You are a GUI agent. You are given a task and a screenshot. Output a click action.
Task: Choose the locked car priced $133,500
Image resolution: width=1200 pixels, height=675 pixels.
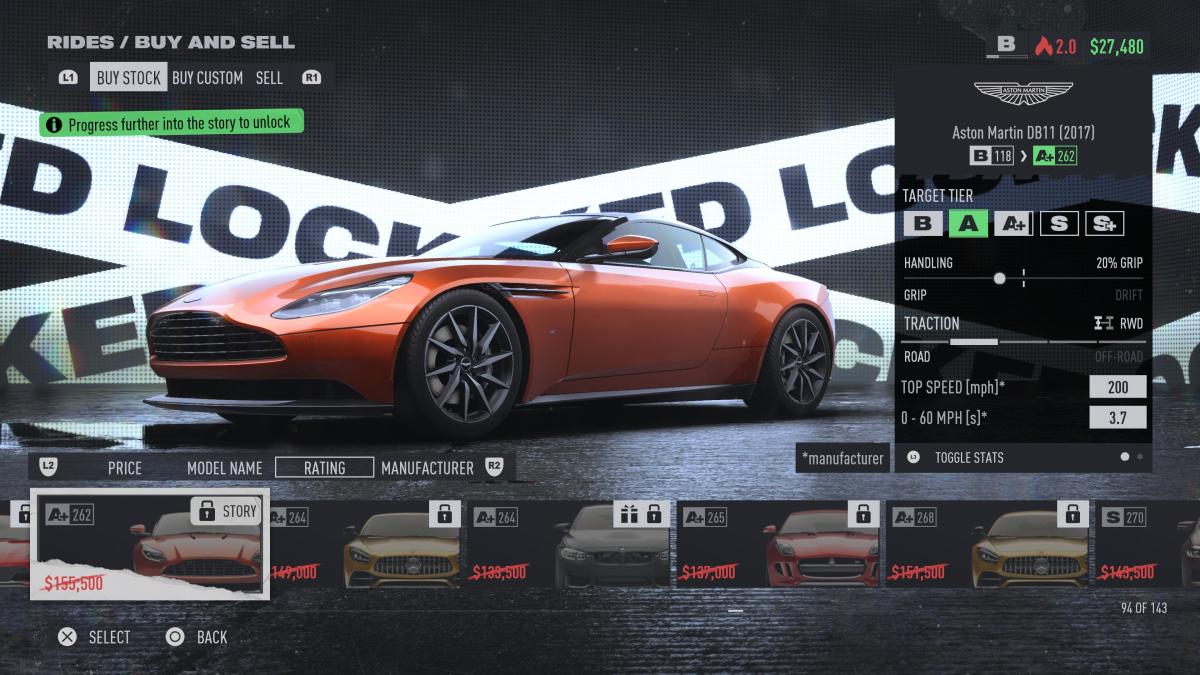pyautogui.click(x=570, y=544)
